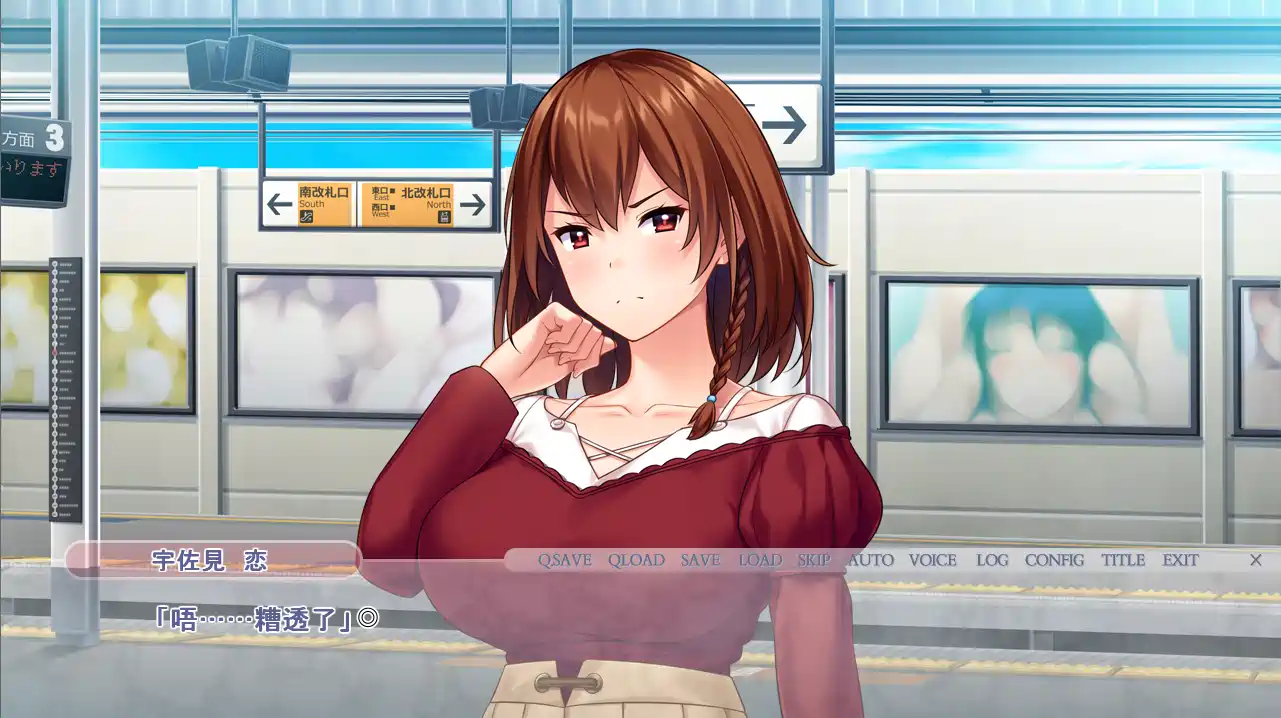Hide the message window with the X

pyautogui.click(x=1256, y=560)
